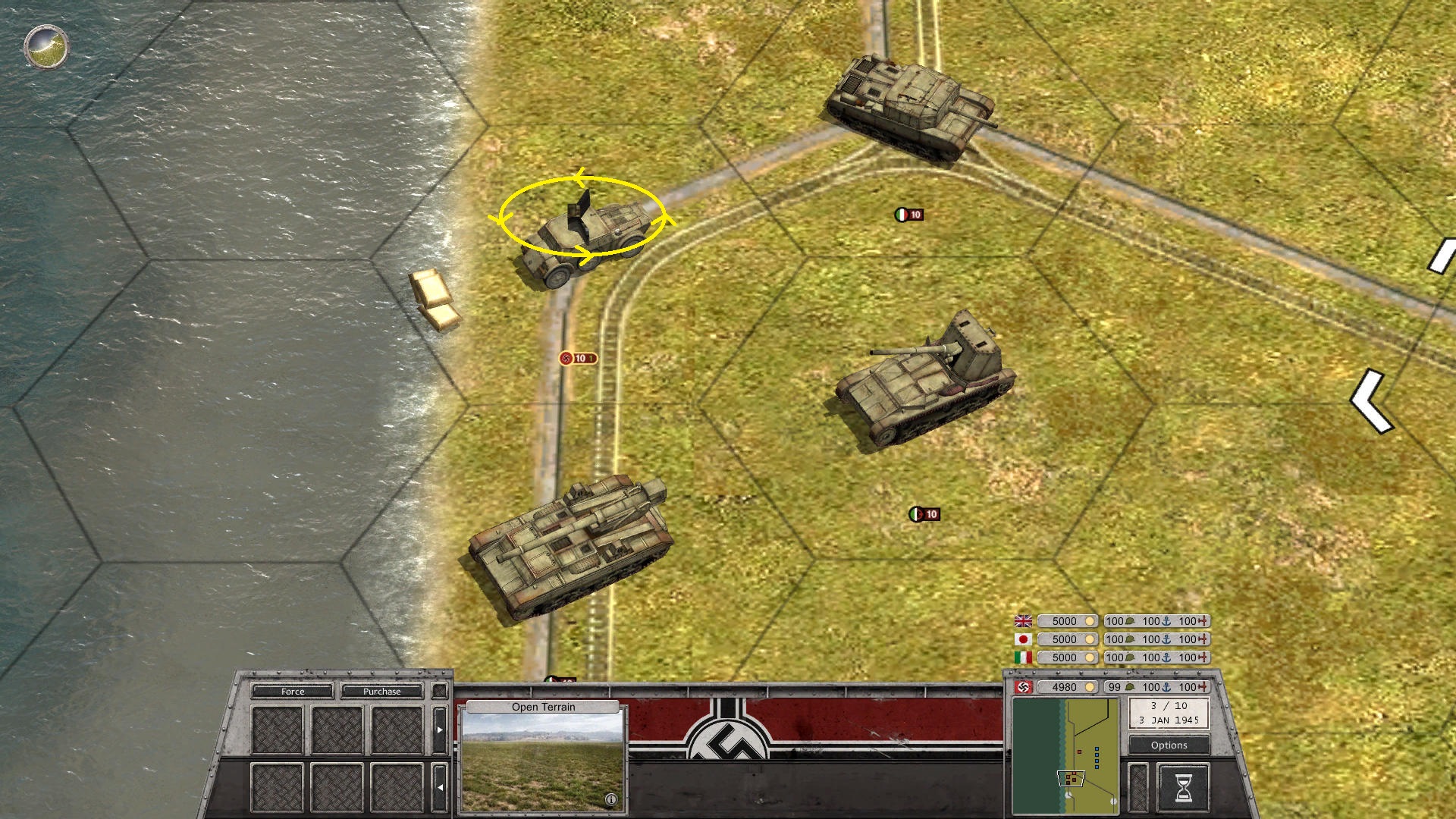
Task: Click the left arrow beside the unit slots
Action: tap(440, 787)
